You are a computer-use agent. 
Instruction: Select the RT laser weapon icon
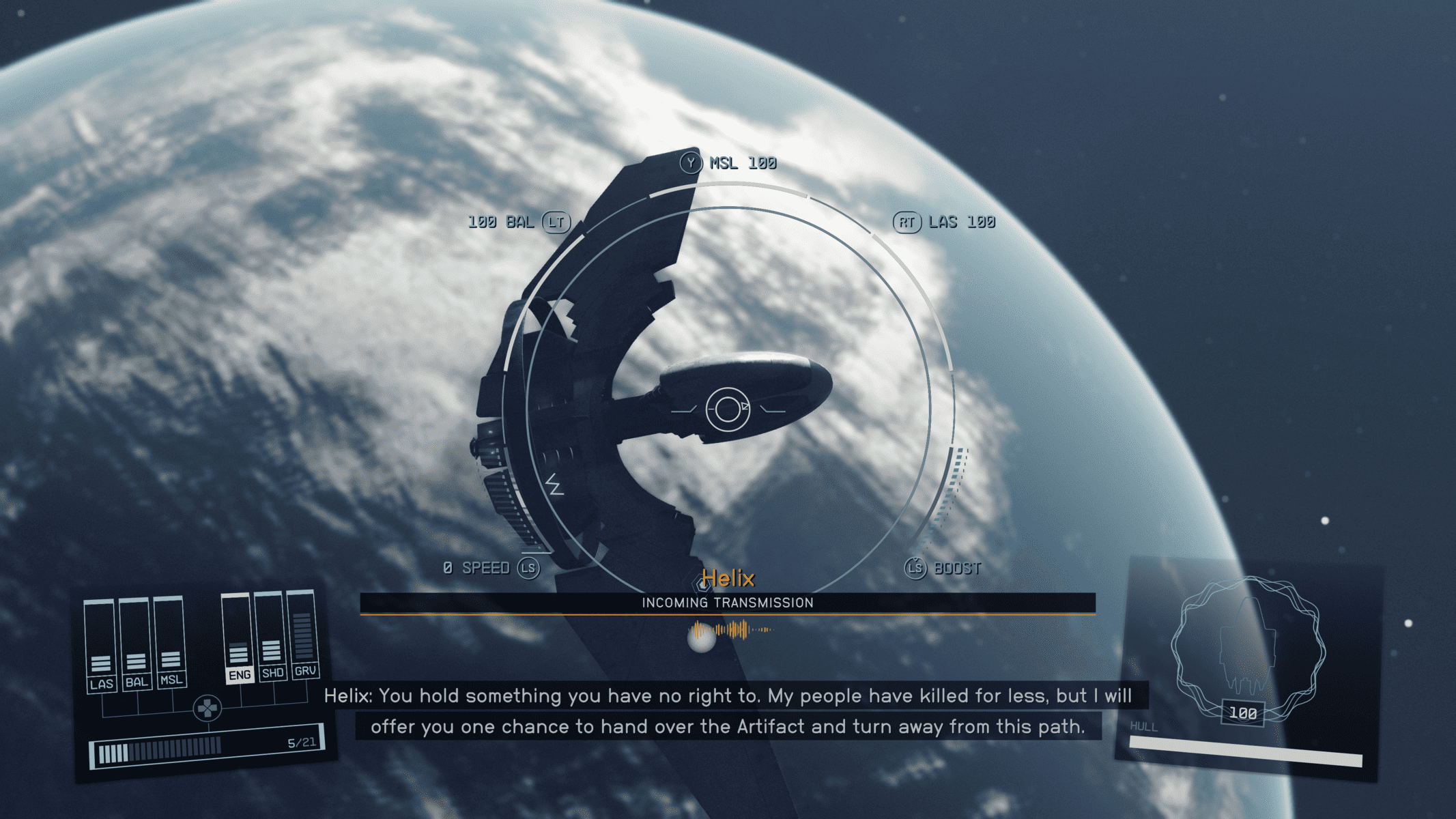pos(907,222)
